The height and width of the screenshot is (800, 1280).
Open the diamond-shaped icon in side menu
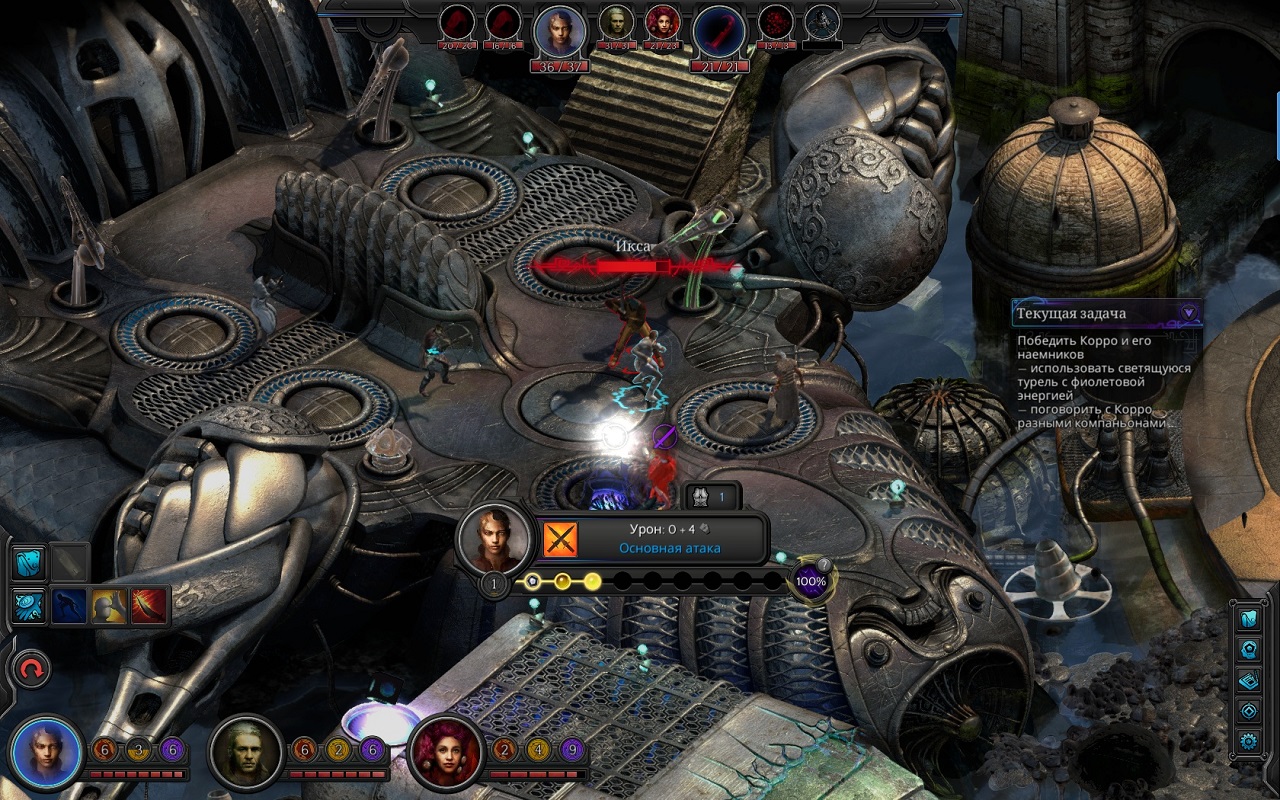1249,711
